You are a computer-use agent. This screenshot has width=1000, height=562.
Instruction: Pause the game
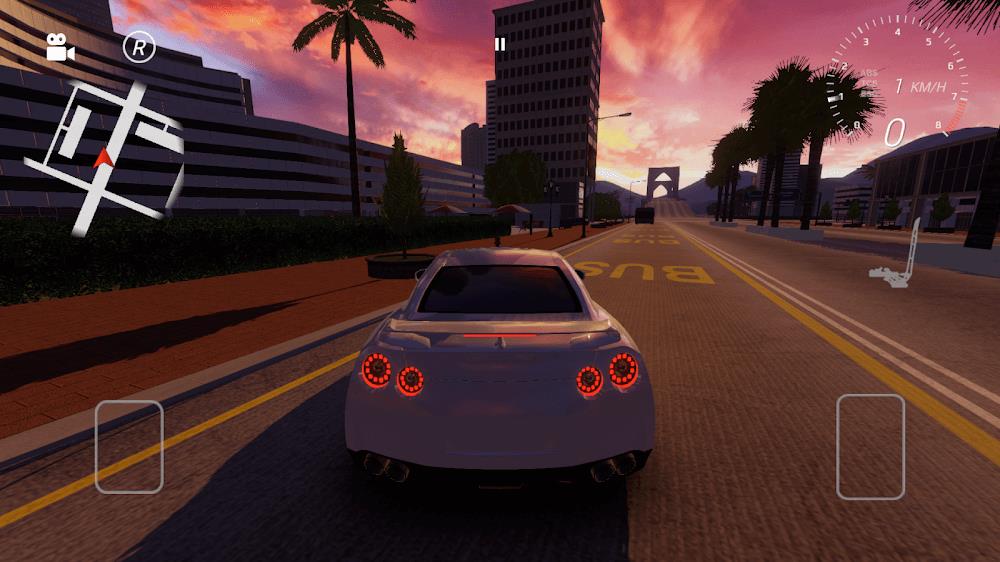click(x=500, y=44)
